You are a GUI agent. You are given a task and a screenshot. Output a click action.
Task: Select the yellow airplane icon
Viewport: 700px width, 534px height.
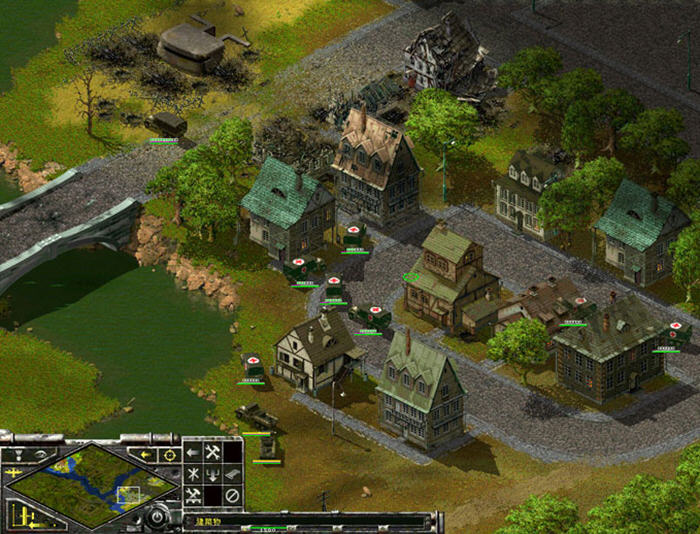[14, 473]
